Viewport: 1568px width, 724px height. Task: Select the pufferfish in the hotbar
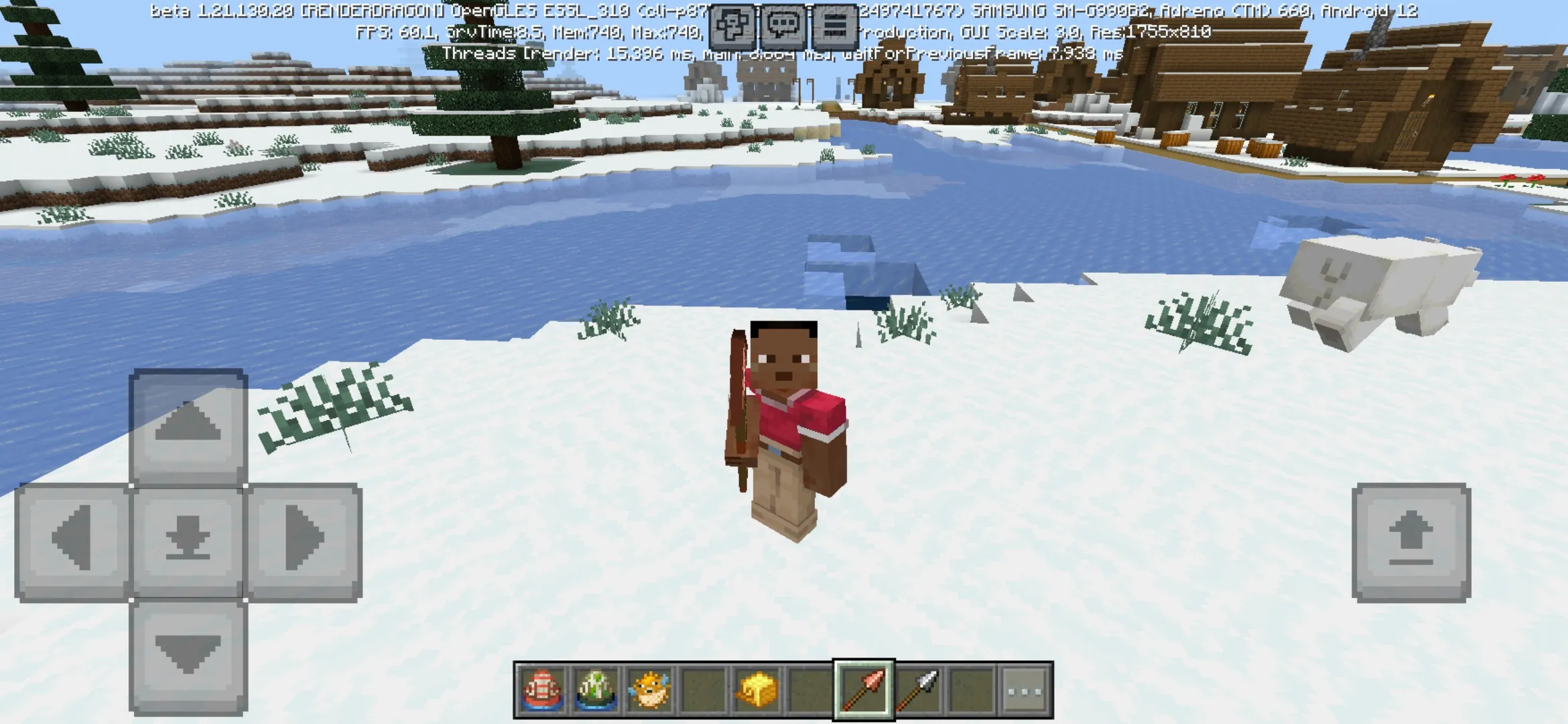(649, 688)
